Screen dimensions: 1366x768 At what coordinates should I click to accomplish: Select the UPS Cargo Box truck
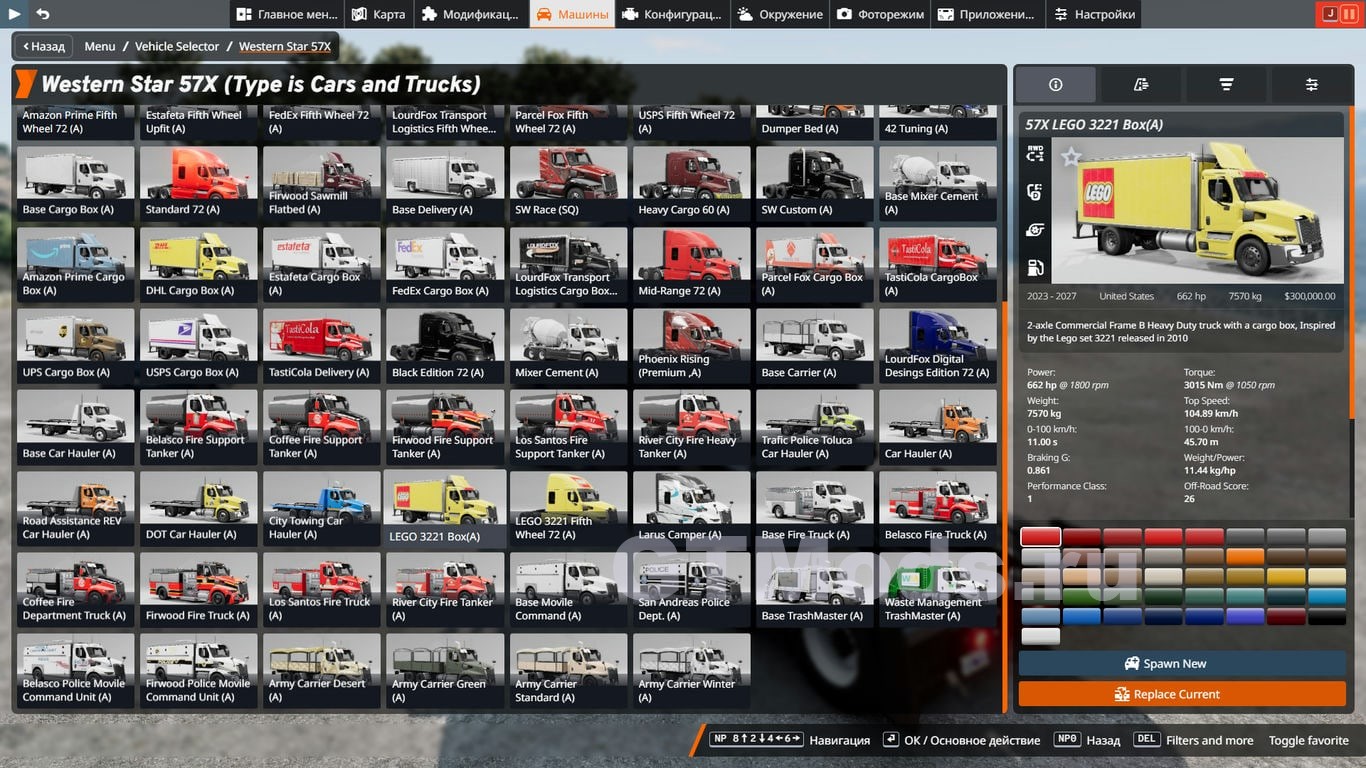[x=75, y=345]
